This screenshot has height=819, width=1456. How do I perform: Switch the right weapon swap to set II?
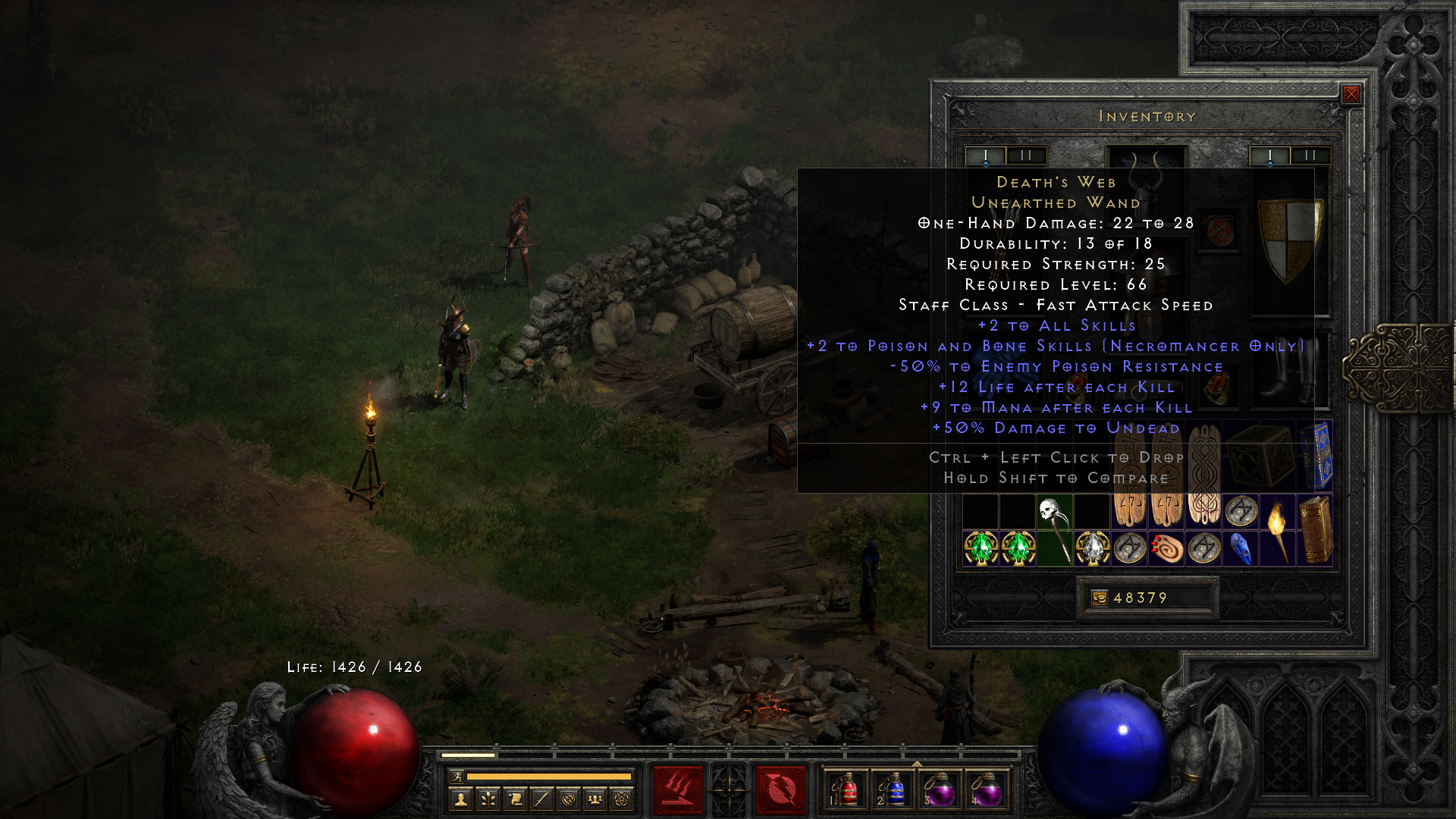(x=1310, y=155)
